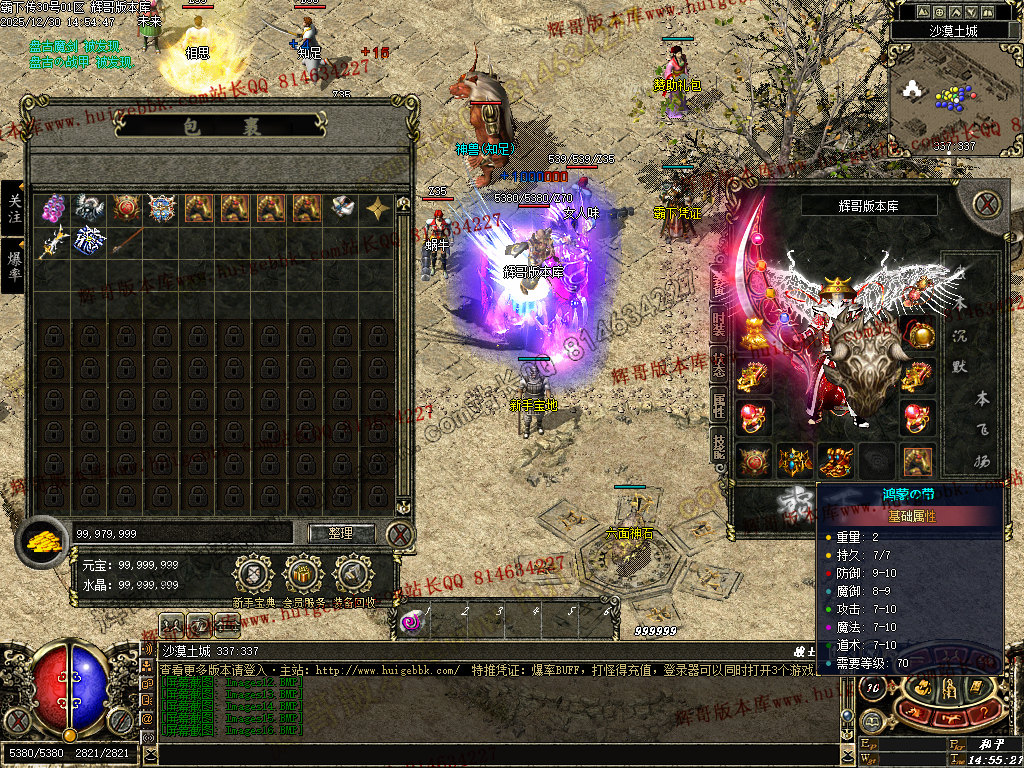Click the gold ingot currency icon
This screenshot has width=1024, height=768.
click(x=44, y=540)
